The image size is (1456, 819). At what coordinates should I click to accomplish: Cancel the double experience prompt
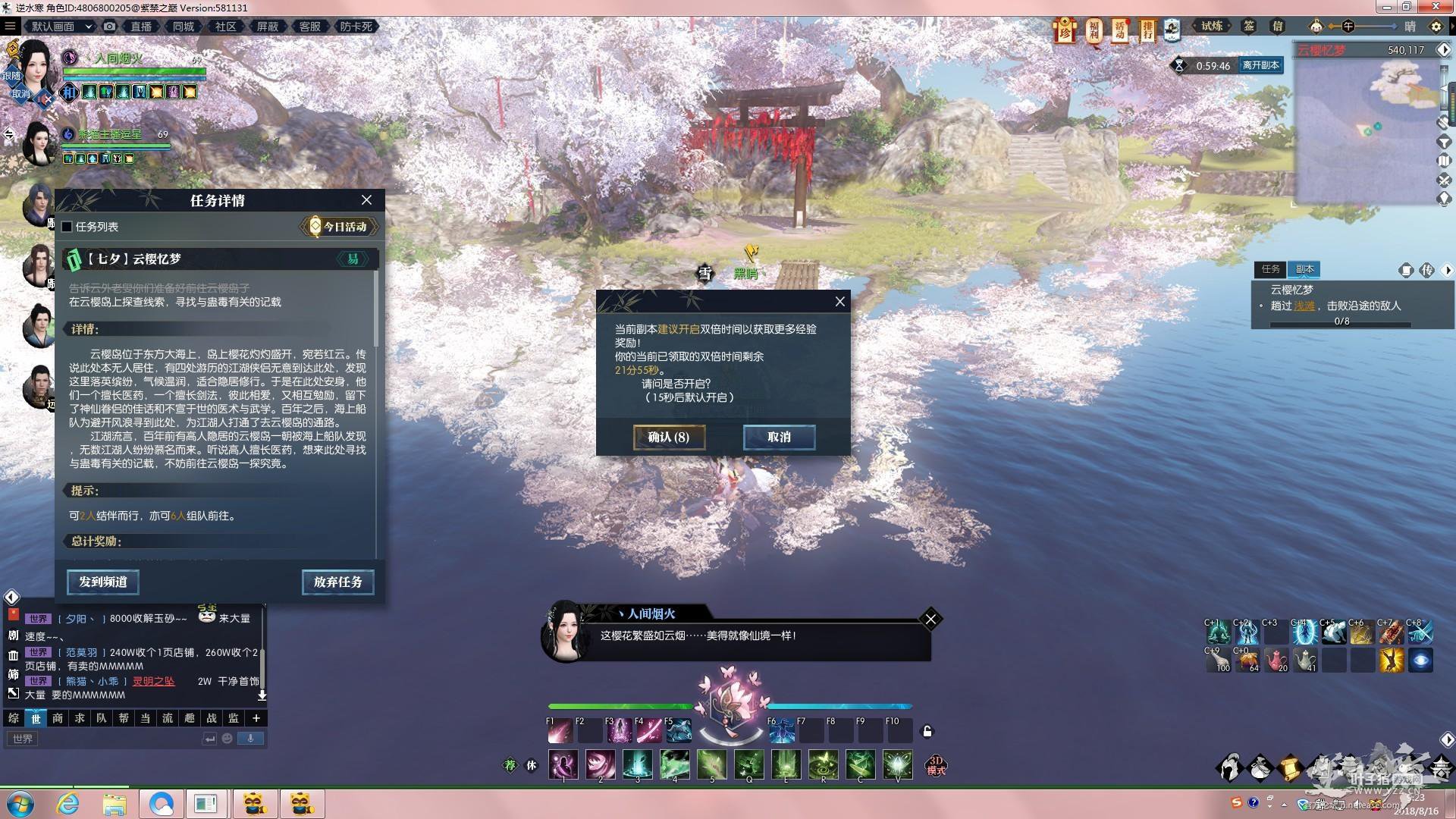coord(779,437)
